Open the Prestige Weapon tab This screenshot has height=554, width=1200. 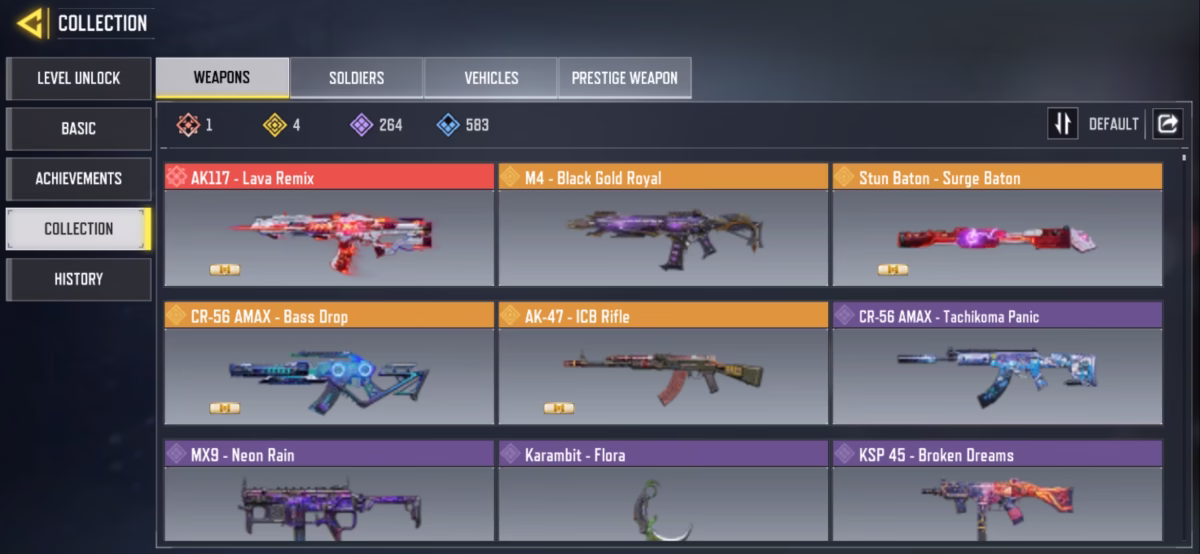pos(624,77)
